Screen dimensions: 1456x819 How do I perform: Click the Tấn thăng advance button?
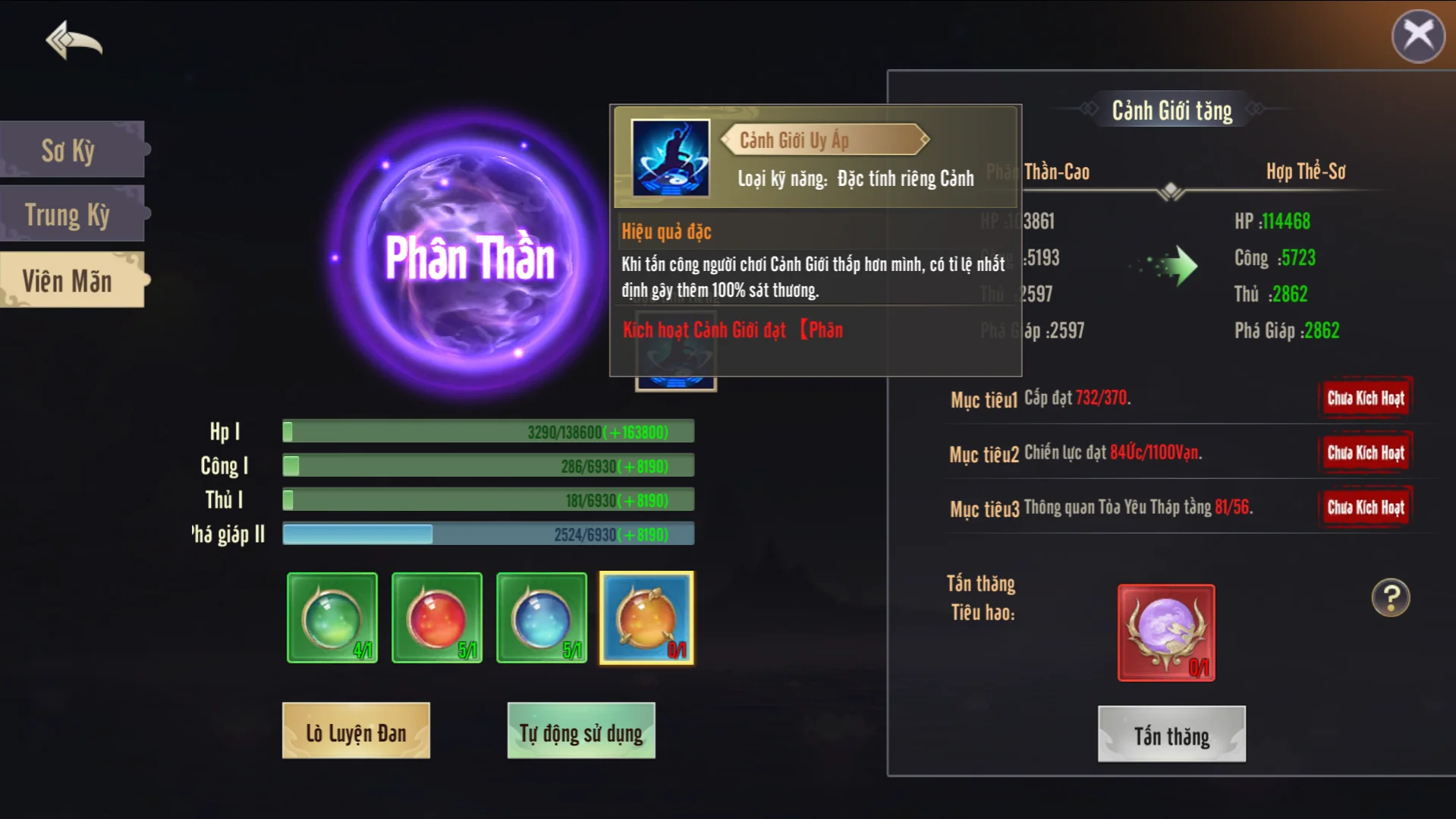(1171, 735)
